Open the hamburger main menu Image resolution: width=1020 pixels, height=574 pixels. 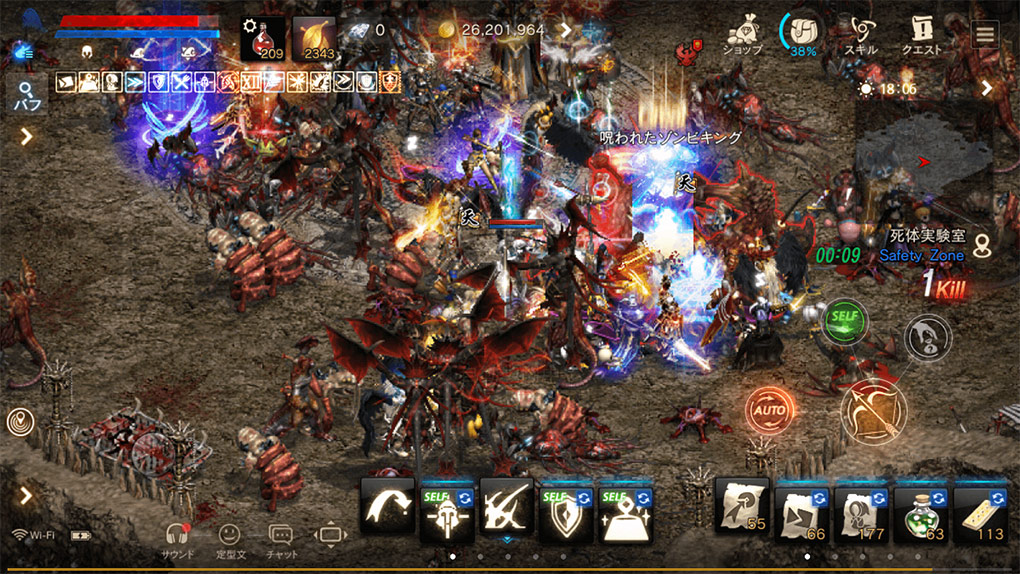(x=986, y=34)
